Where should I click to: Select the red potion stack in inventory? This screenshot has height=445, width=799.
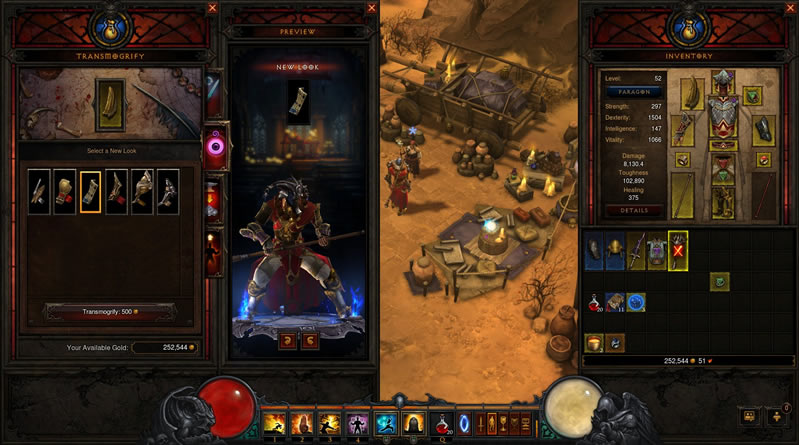(595, 302)
